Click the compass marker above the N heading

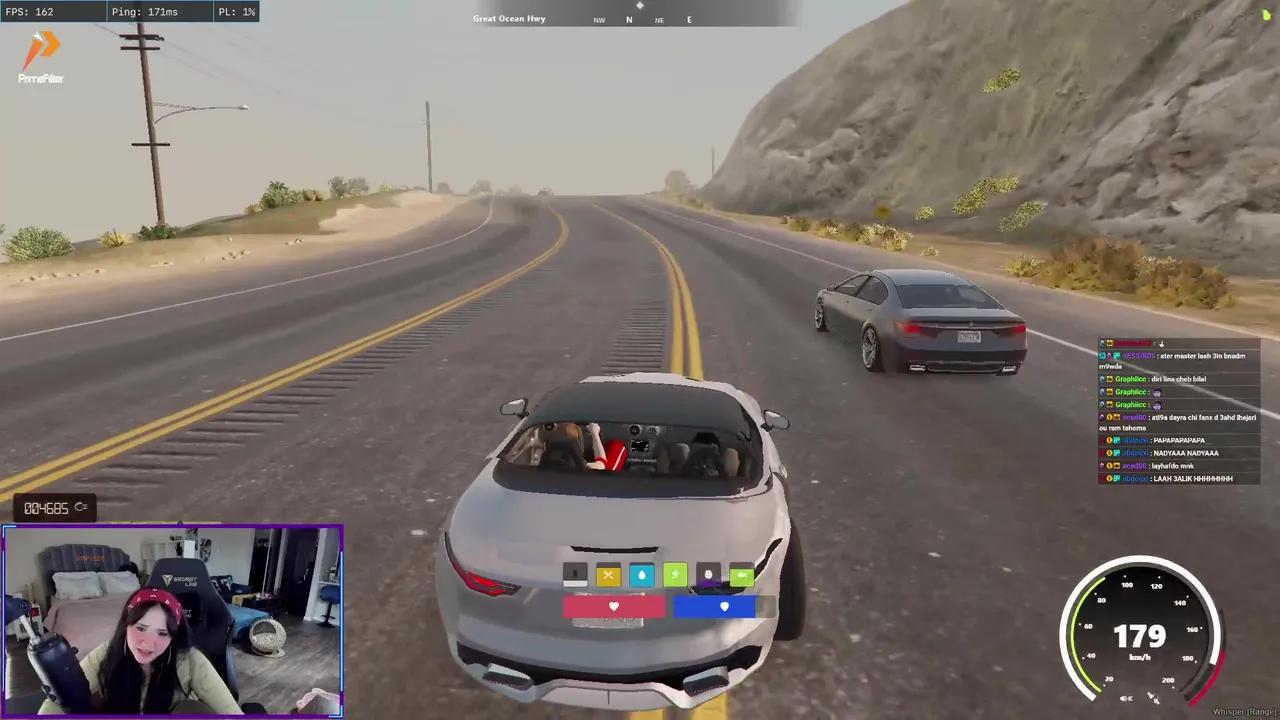(639, 7)
